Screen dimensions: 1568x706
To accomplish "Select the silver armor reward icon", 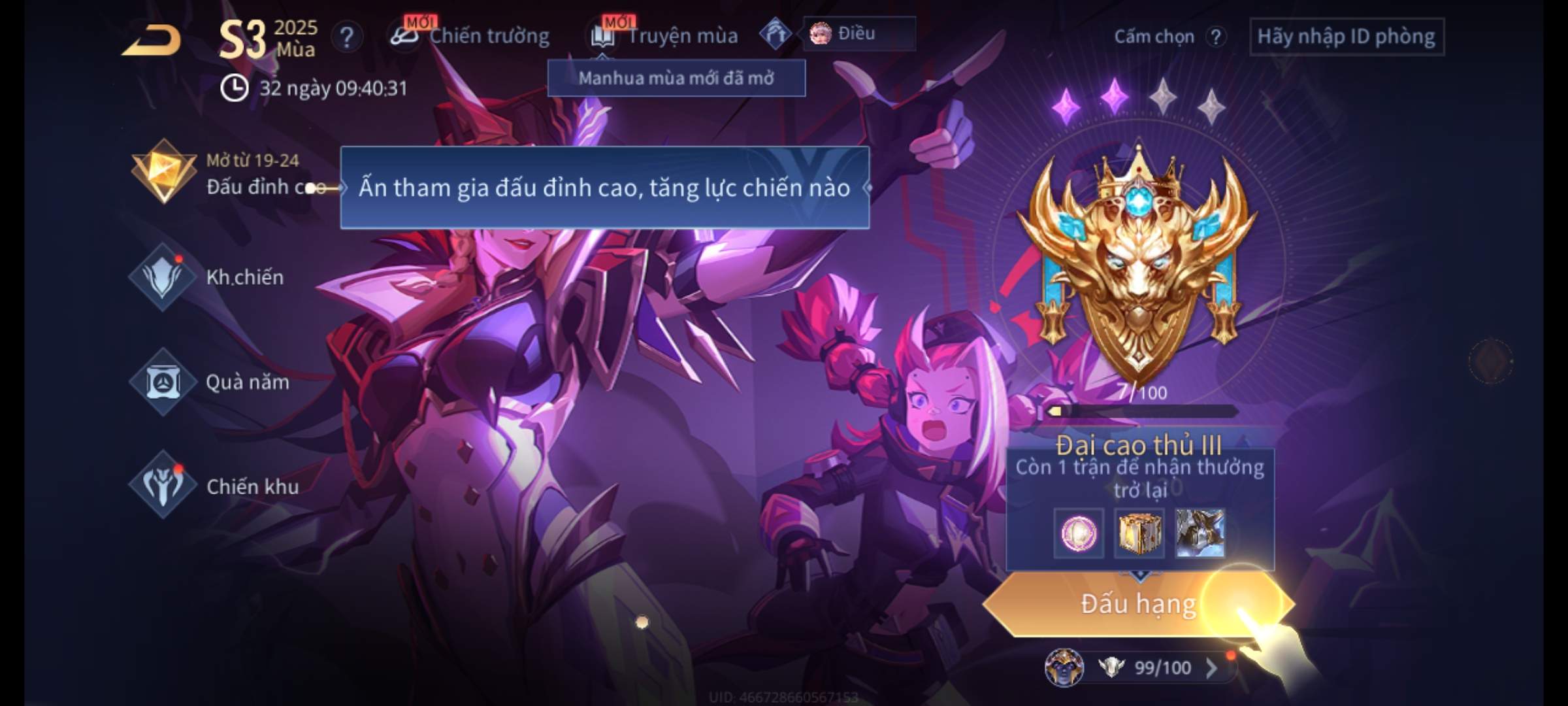I will coord(1200,533).
